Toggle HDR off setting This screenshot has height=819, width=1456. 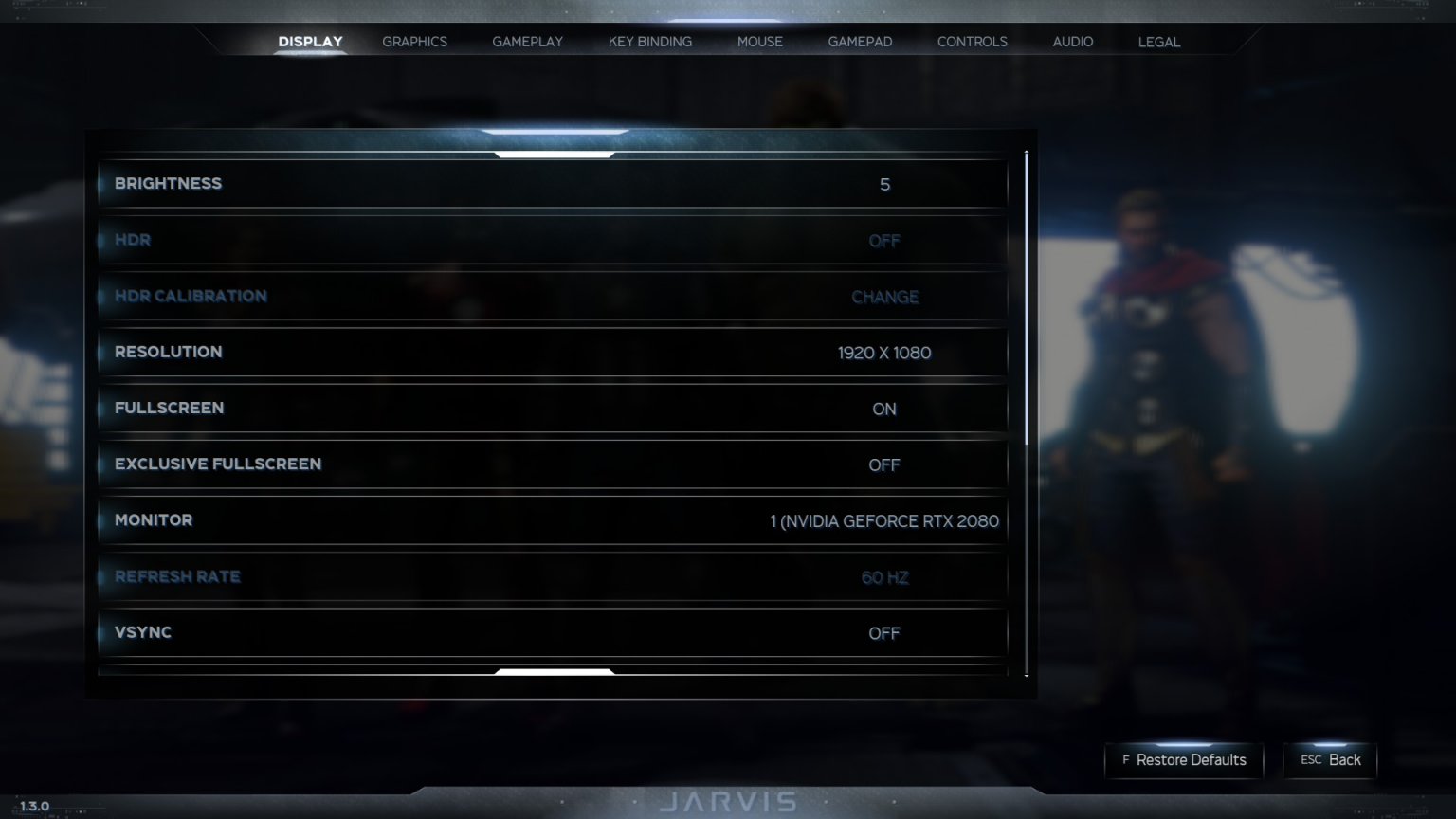(x=883, y=240)
